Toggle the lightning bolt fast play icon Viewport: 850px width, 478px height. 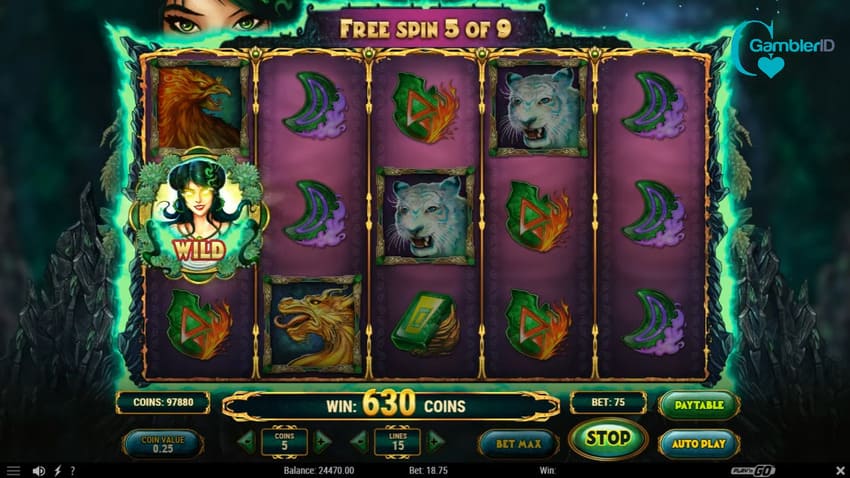coord(57,470)
